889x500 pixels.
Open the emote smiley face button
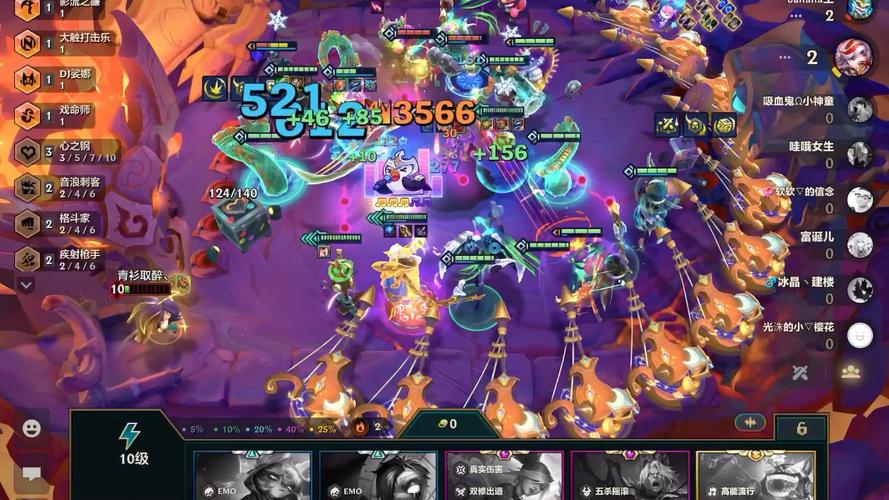pos(32,428)
